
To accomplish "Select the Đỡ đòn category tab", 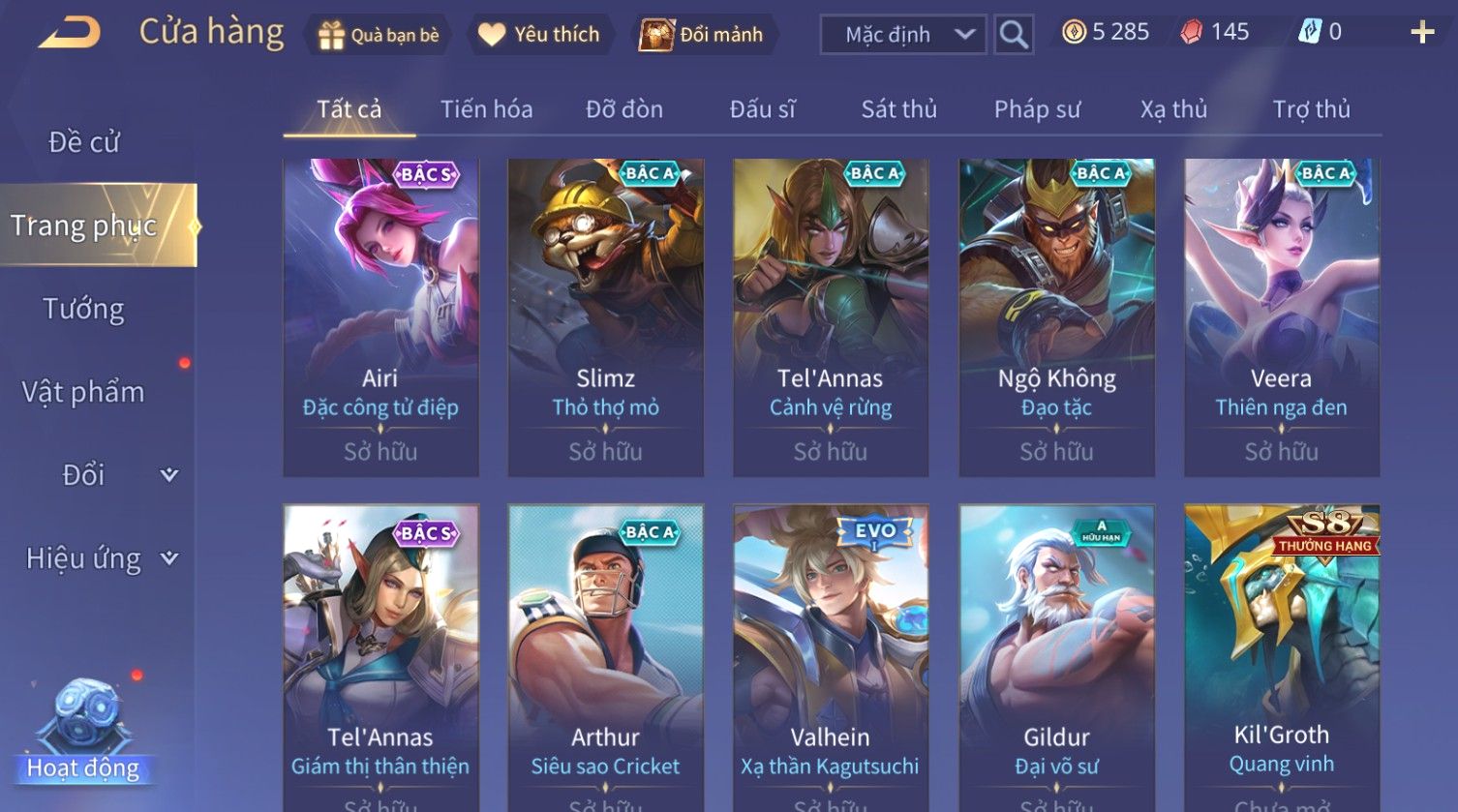I will coord(624,109).
